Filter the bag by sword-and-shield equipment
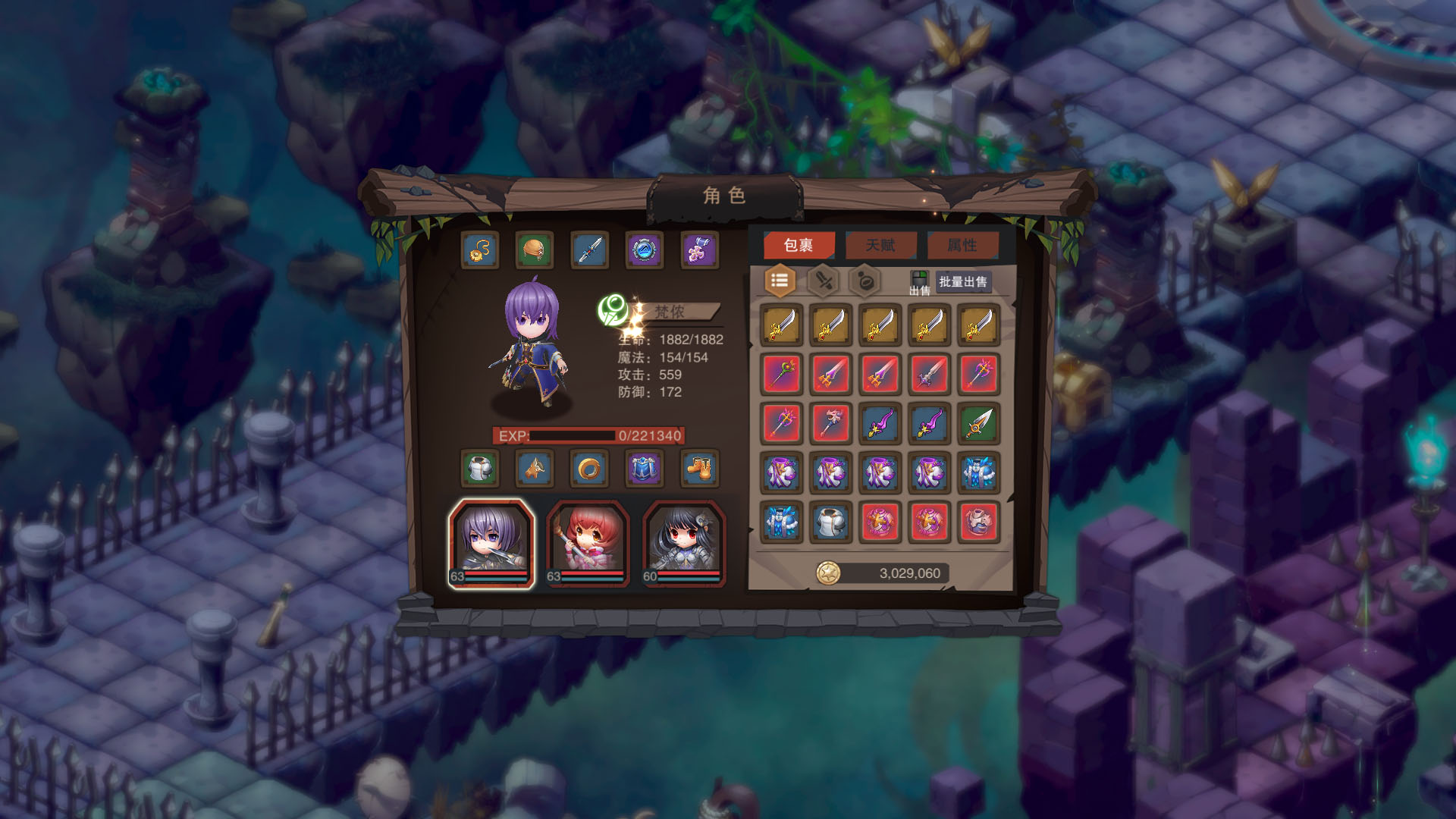 point(824,281)
